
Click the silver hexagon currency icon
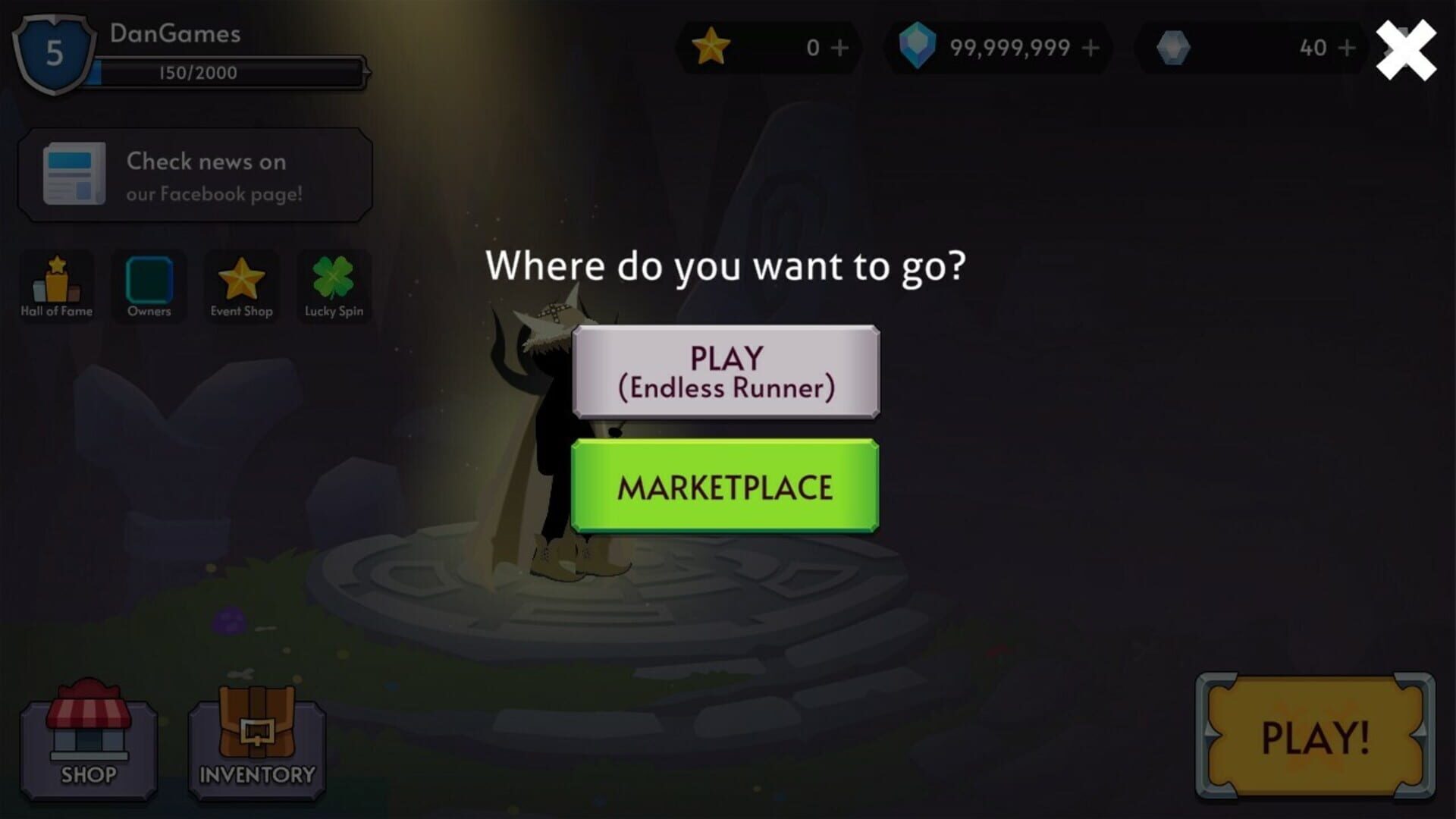1172,49
